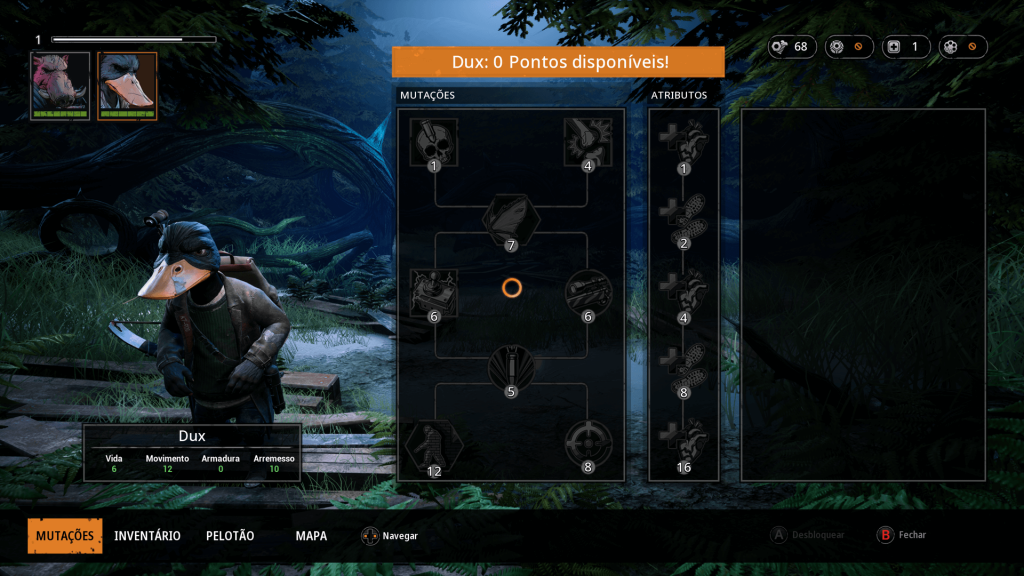
Task: Choose Dux's duck portrait
Action: pos(127,85)
